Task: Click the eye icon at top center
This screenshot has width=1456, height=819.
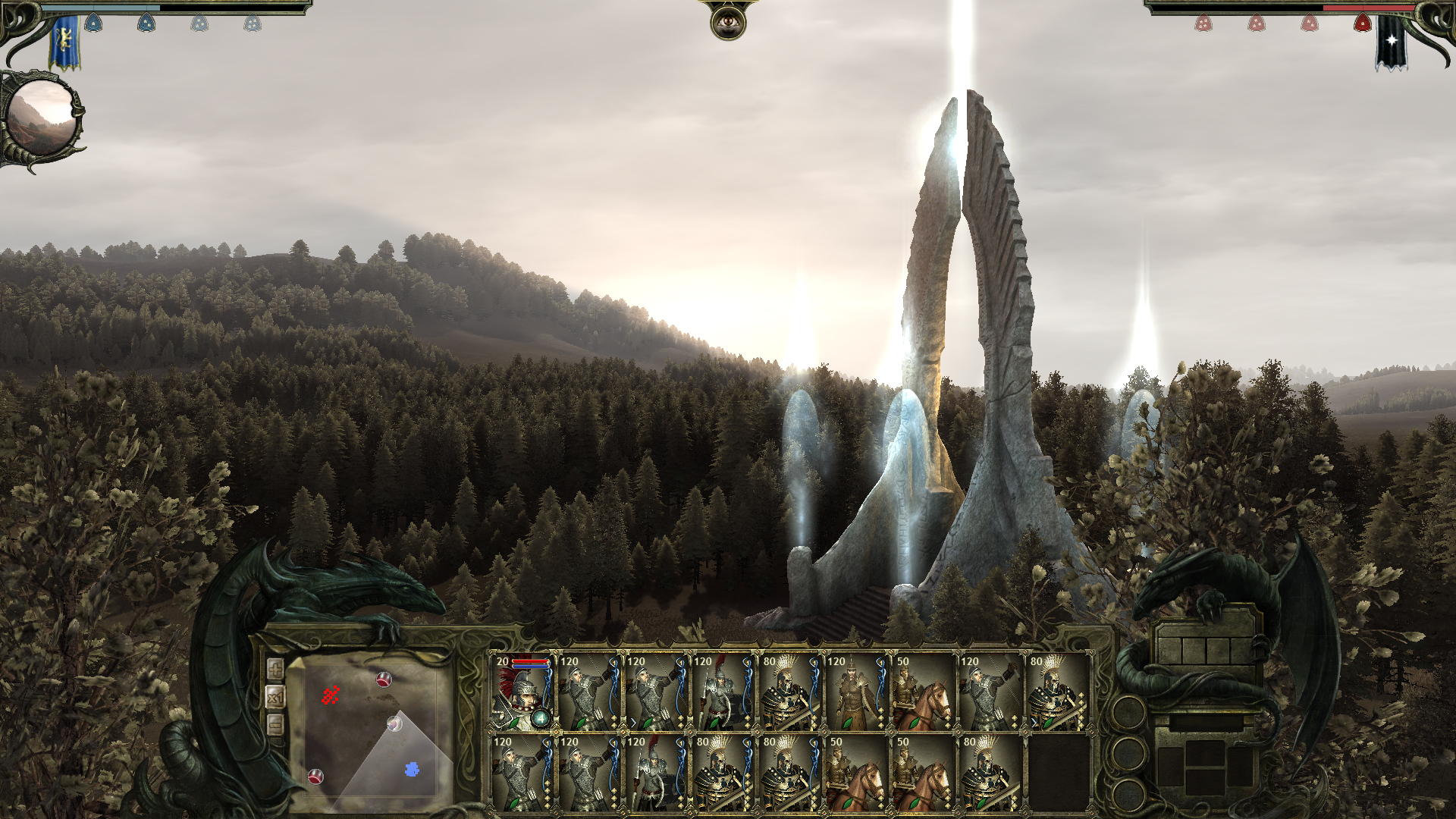Action: (x=728, y=23)
